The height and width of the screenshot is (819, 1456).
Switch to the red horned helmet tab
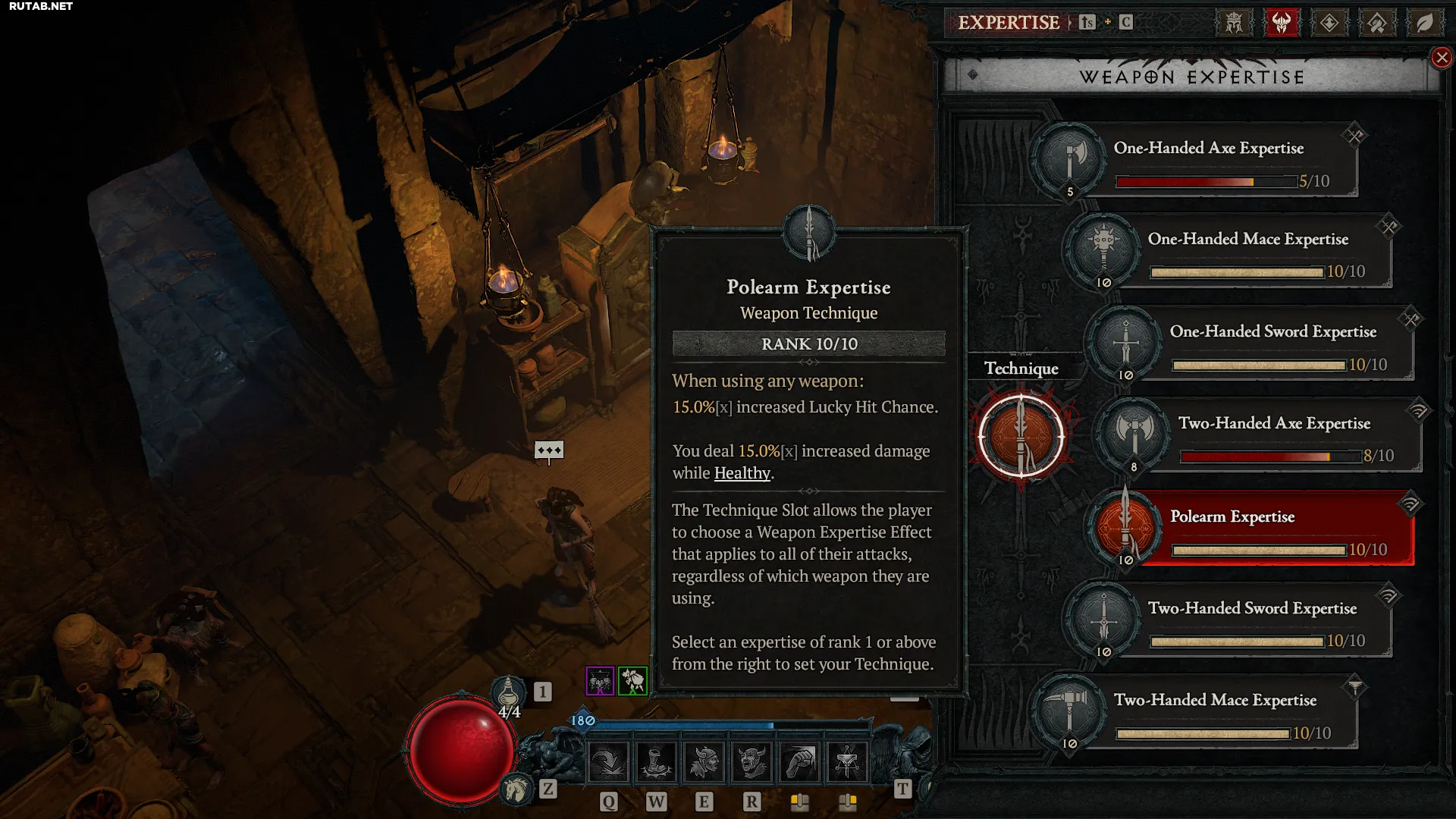pyautogui.click(x=1282, y=23)
